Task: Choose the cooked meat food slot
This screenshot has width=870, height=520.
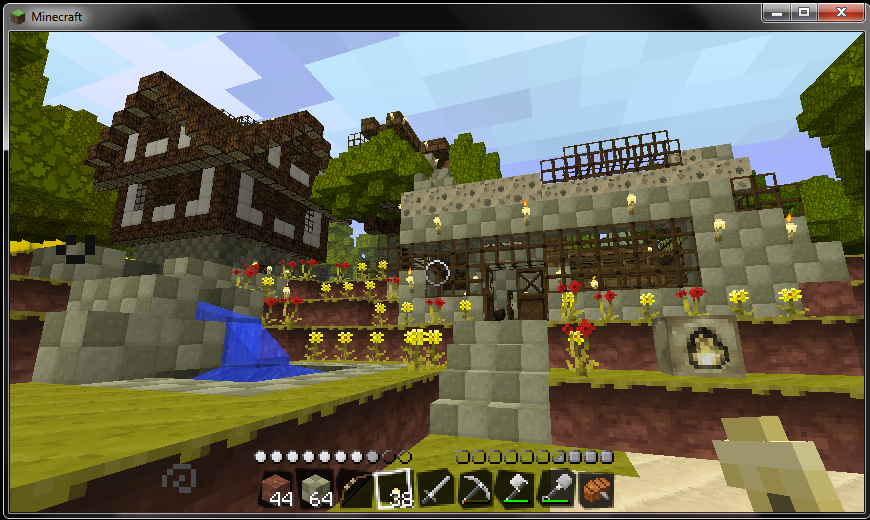Action: [595, 490]
